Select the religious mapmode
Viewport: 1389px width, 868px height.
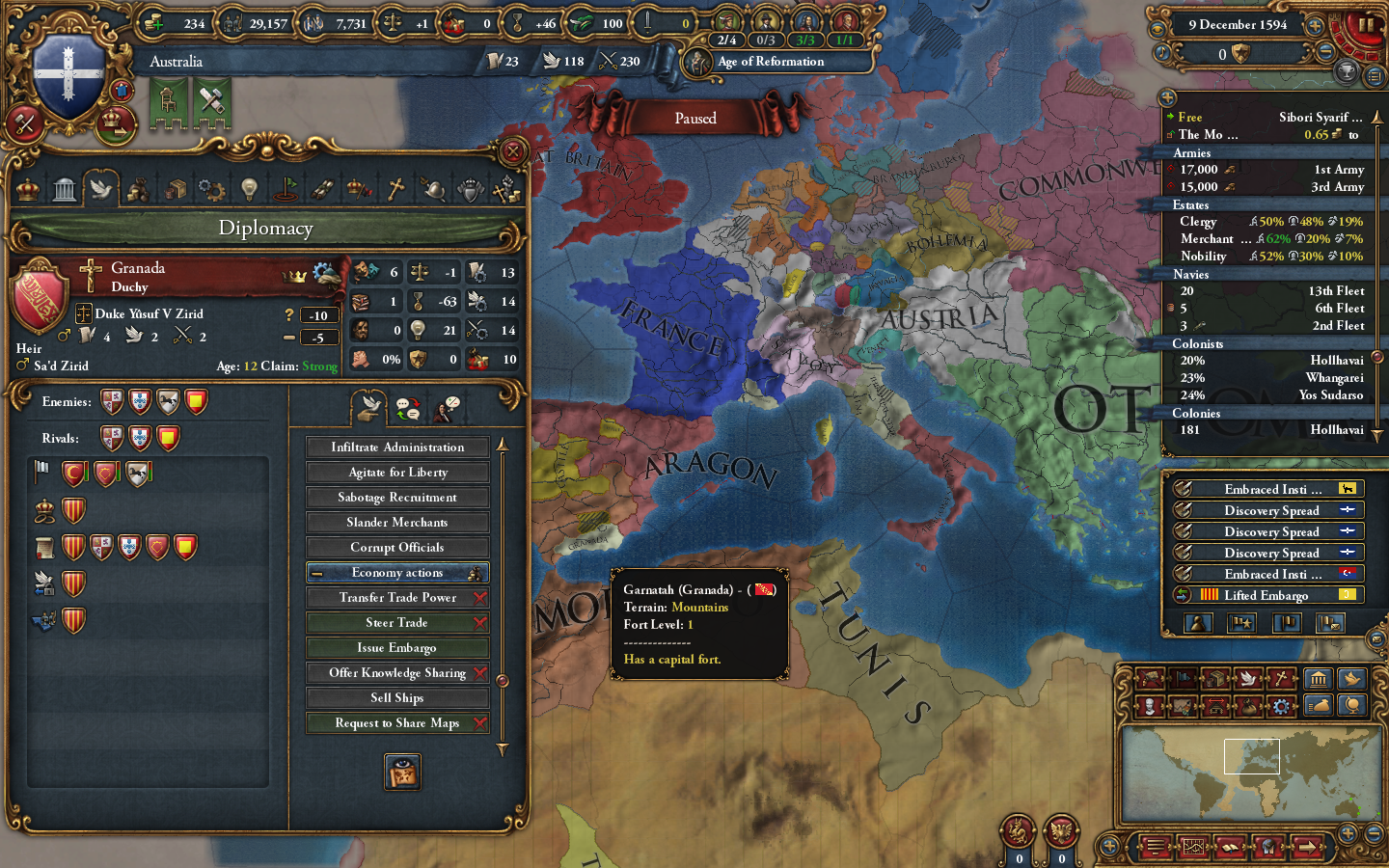click(x=1283, y=678)
